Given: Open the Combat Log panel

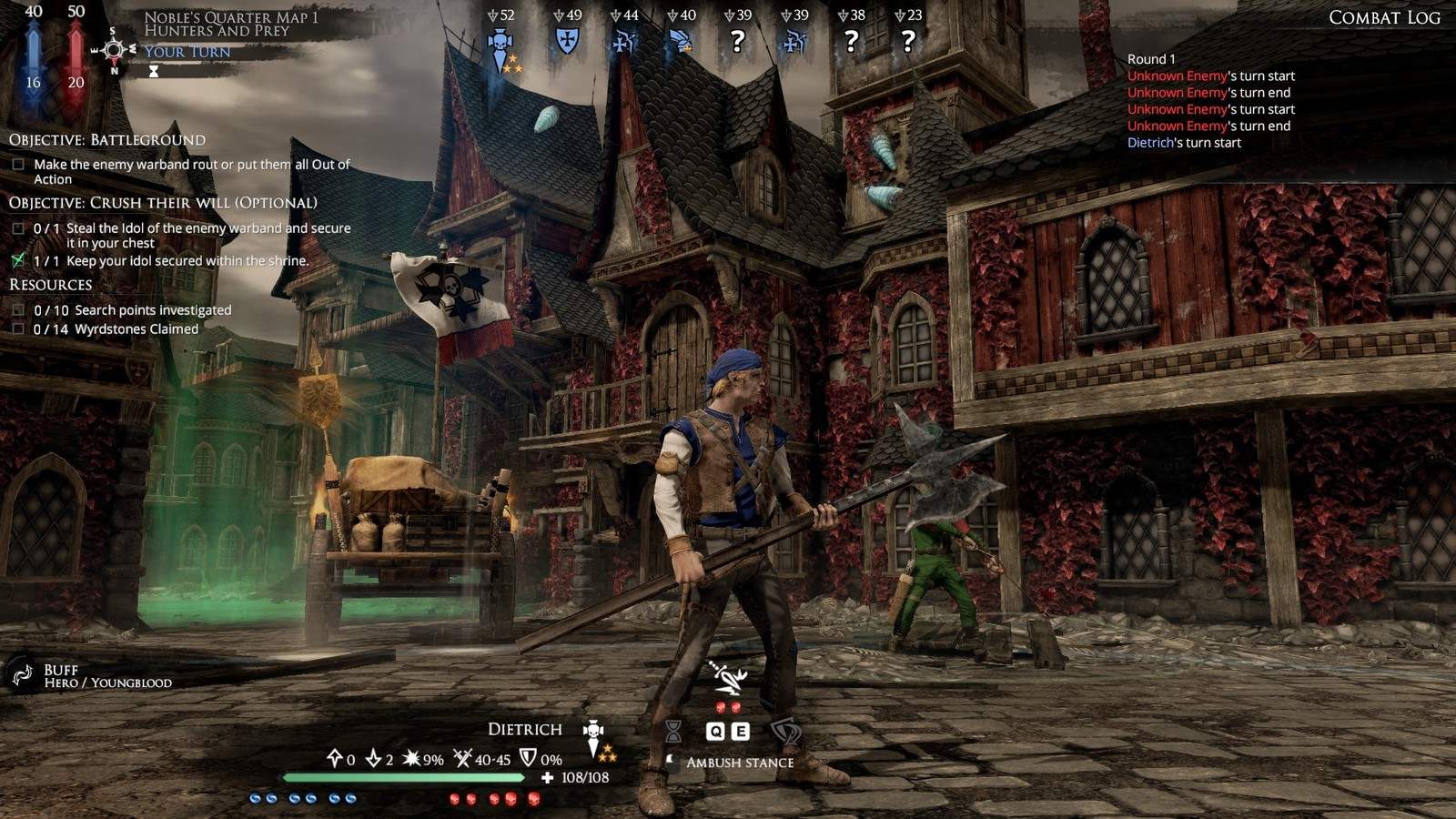Looking at the screenshot, I should [x=1383, y=18].
